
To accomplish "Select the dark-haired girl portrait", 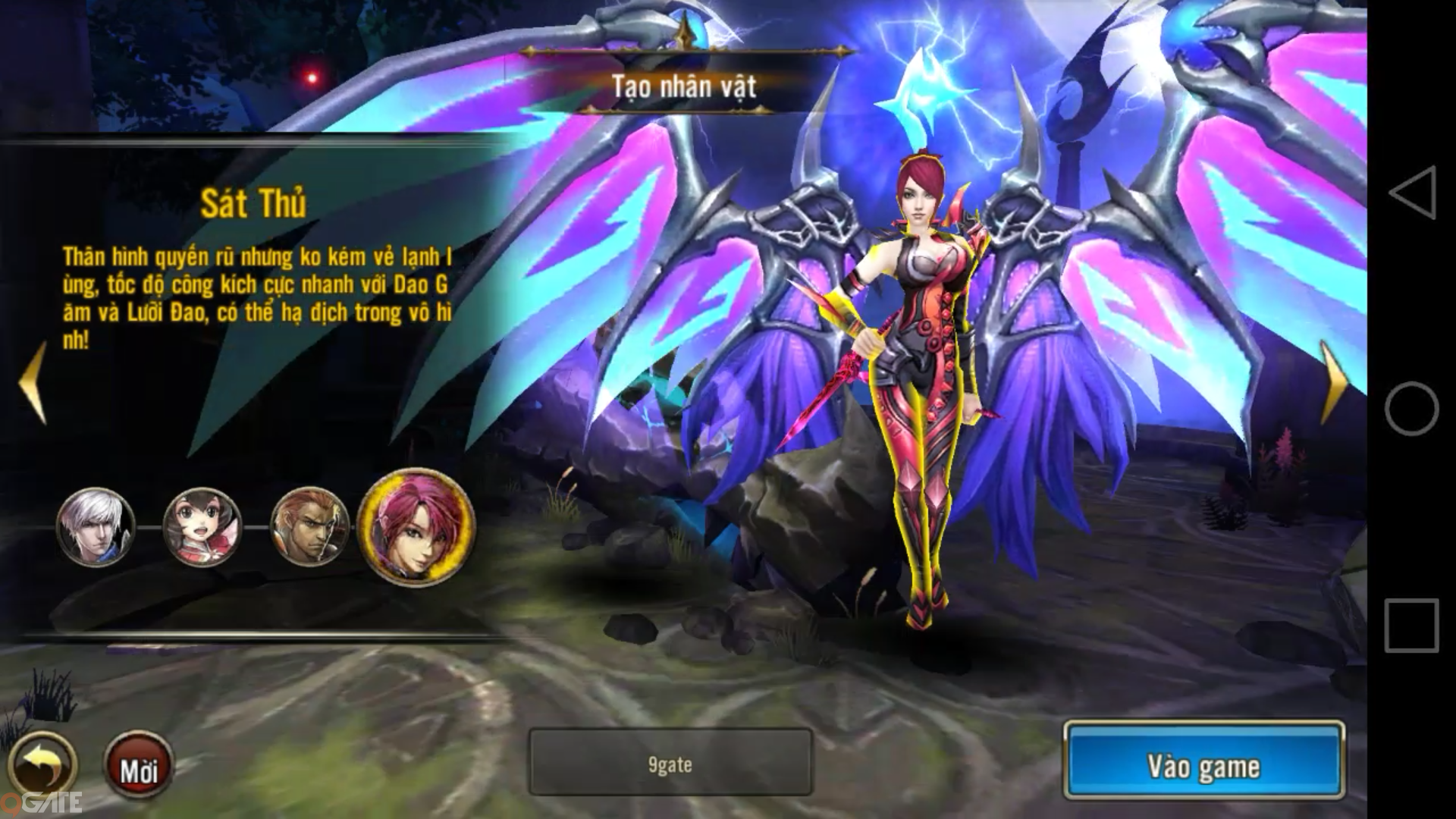I will pyautogui.click(x=202, y=527).
